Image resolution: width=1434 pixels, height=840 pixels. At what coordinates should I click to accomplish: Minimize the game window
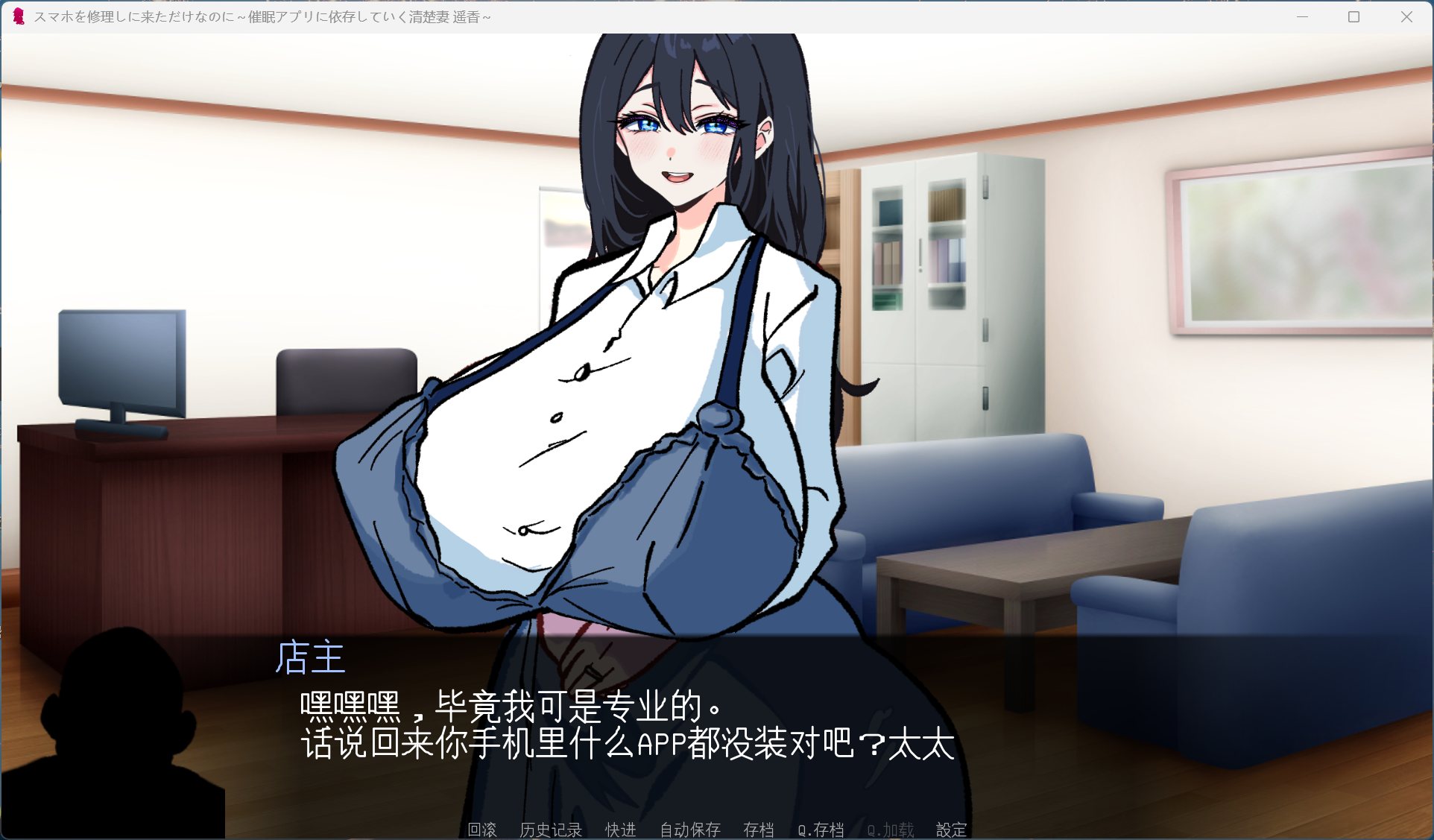click(x=1301, y=16)
